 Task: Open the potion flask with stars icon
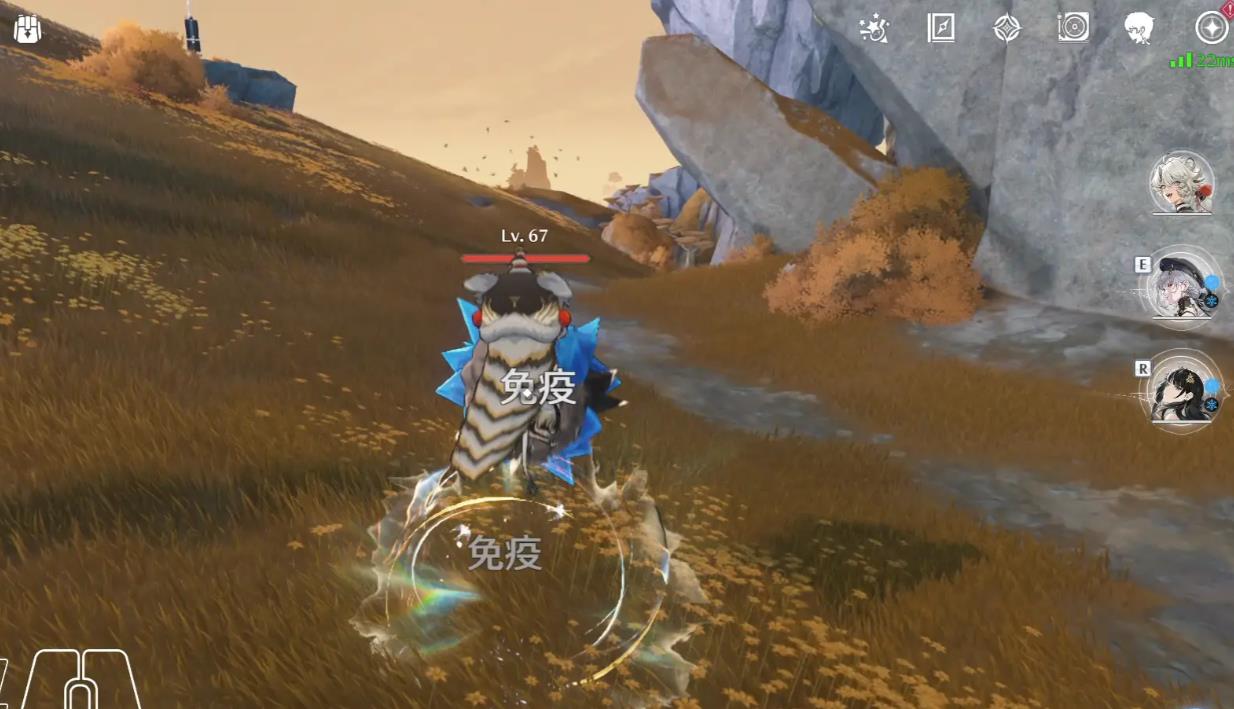(874, 28)
